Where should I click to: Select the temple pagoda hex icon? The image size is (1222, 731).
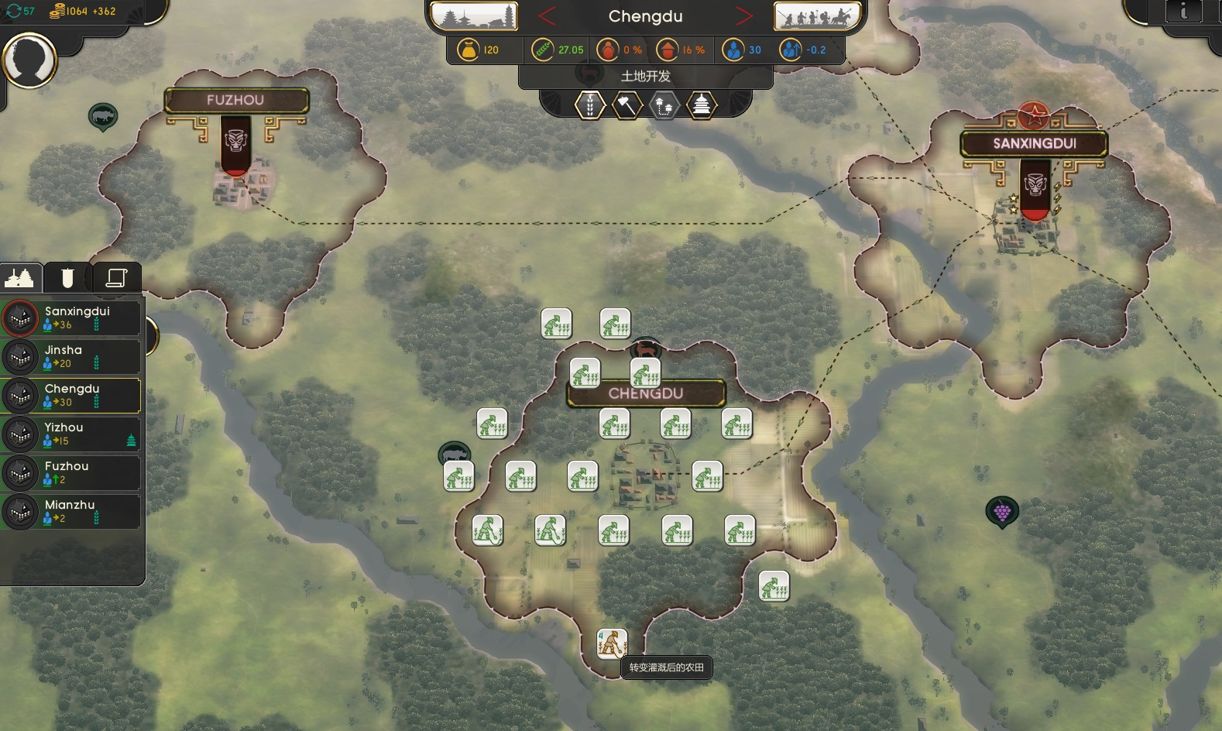click(702, 105)
